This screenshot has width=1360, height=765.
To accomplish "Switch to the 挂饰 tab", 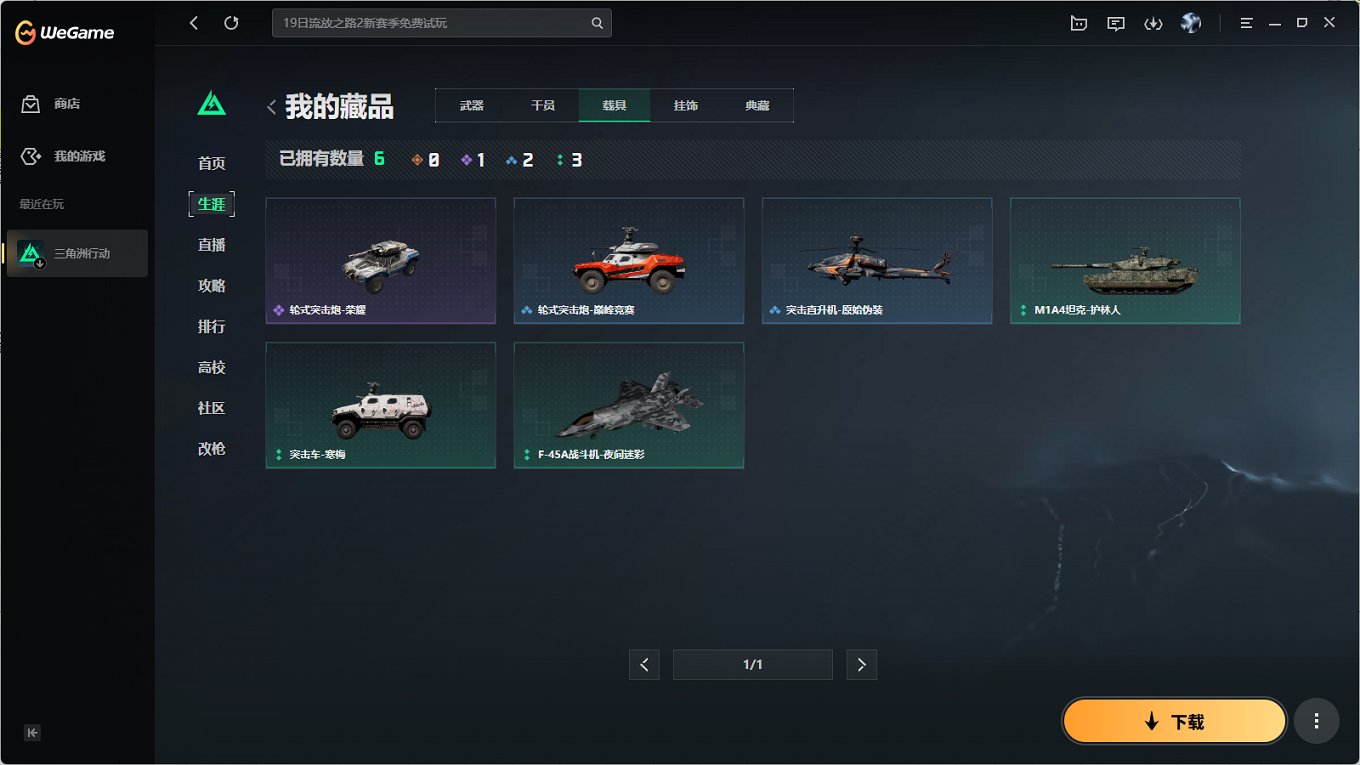I will [685, 104].
